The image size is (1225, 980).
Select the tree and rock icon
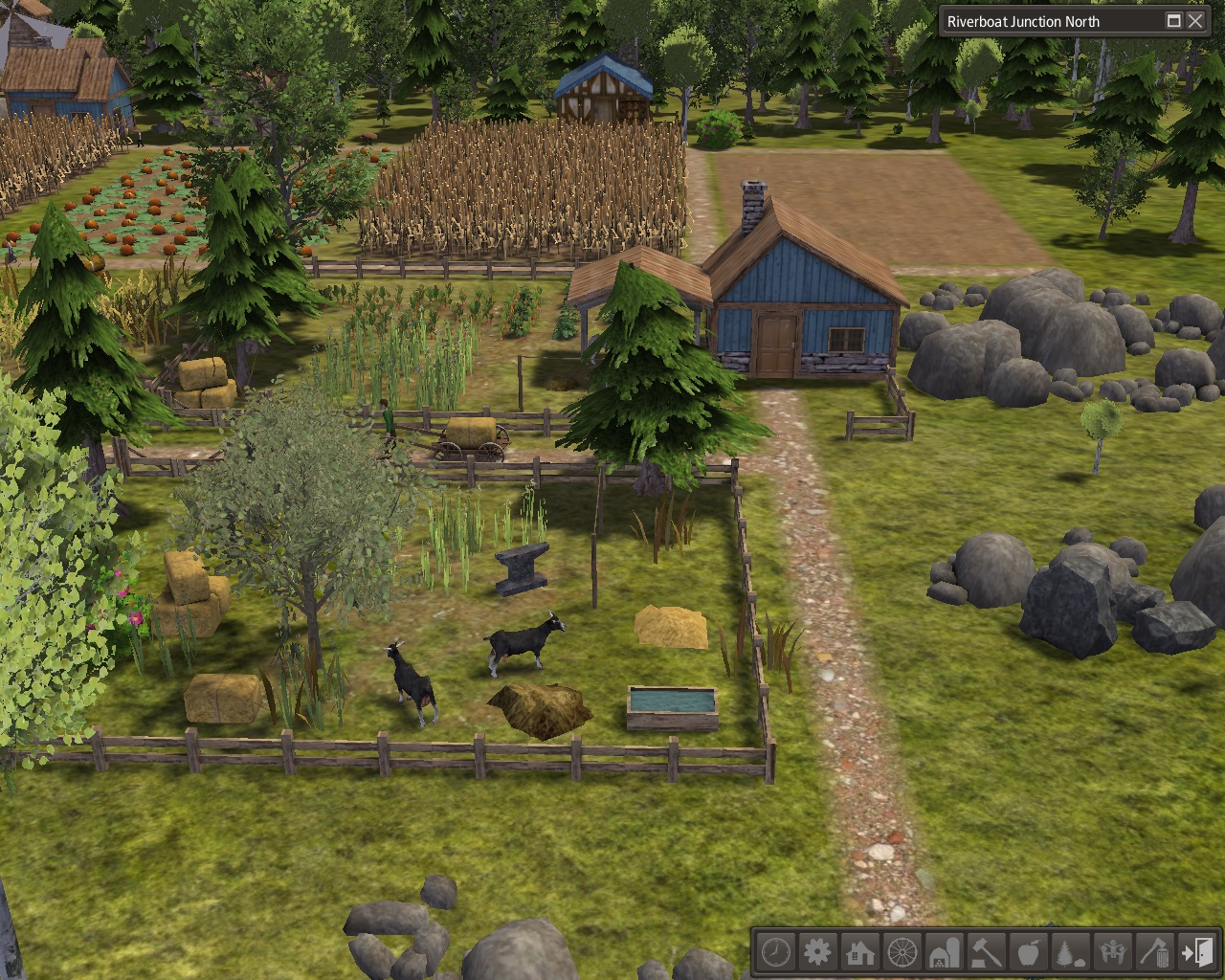(1071, 952)
